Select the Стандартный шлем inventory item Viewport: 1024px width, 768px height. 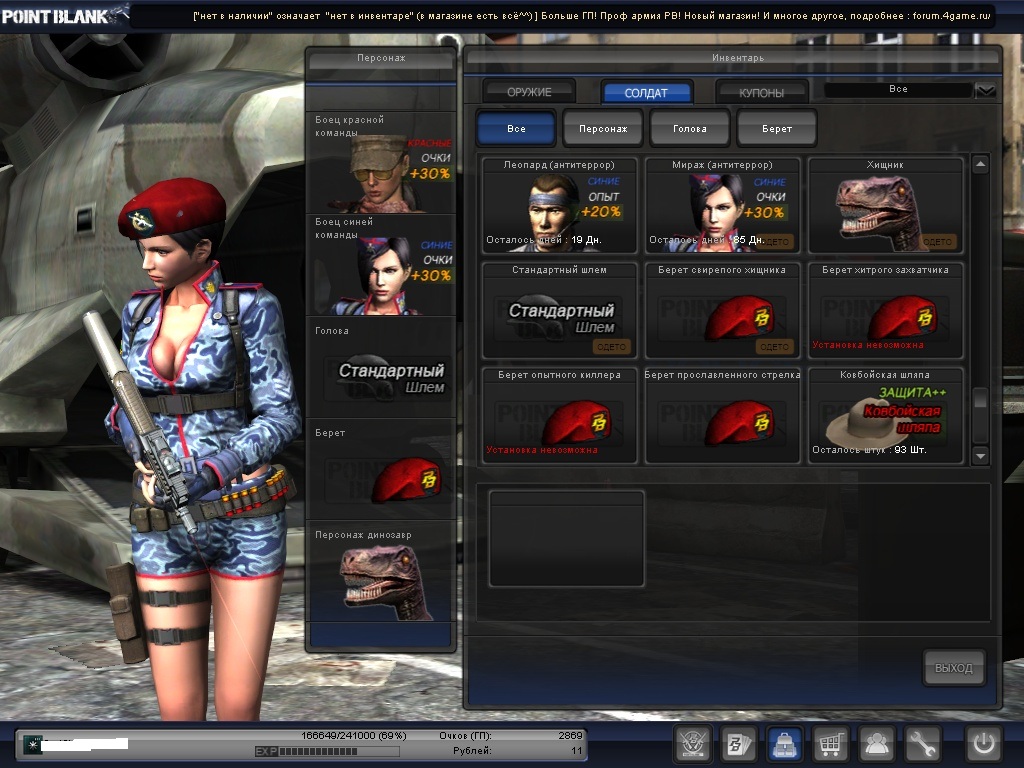pos(559,311)
